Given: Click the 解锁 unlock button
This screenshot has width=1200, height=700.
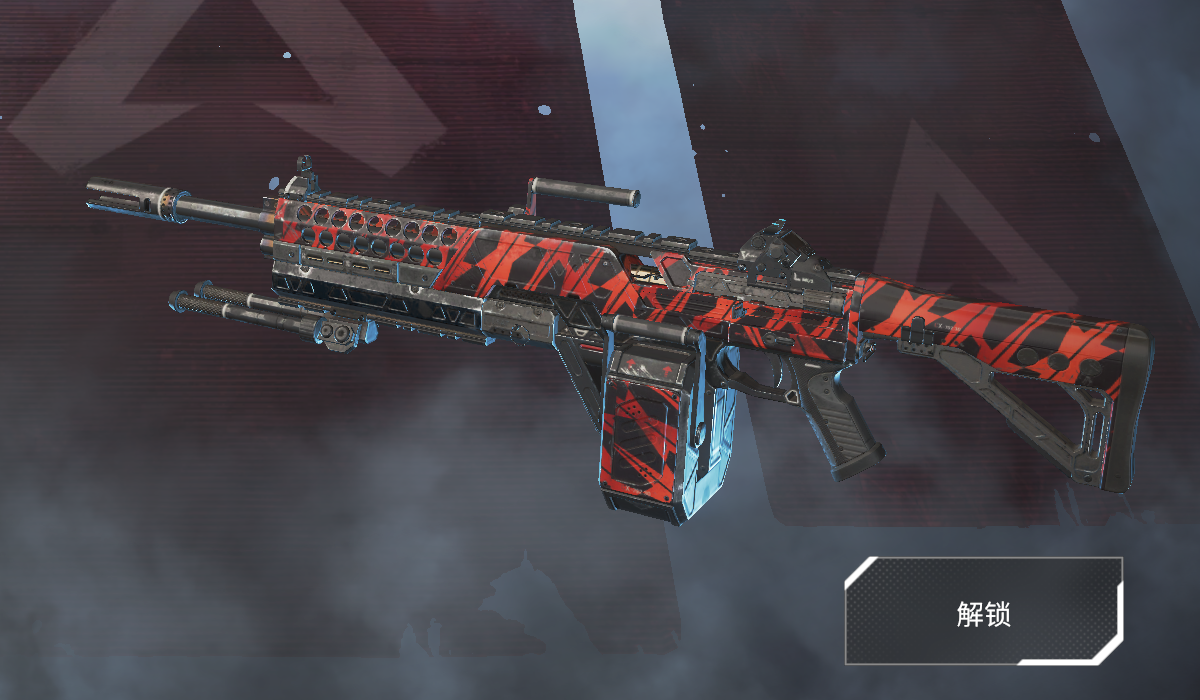Looking at the screenshot, I should point(984,612).
